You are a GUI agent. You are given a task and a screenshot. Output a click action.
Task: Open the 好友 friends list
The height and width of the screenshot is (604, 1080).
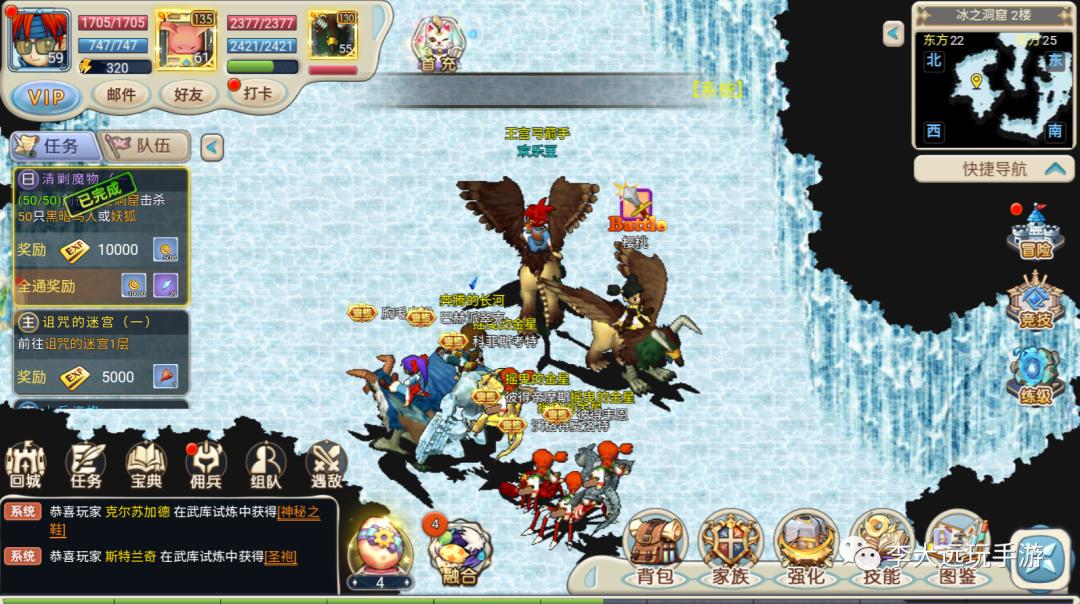pos(188,94)
